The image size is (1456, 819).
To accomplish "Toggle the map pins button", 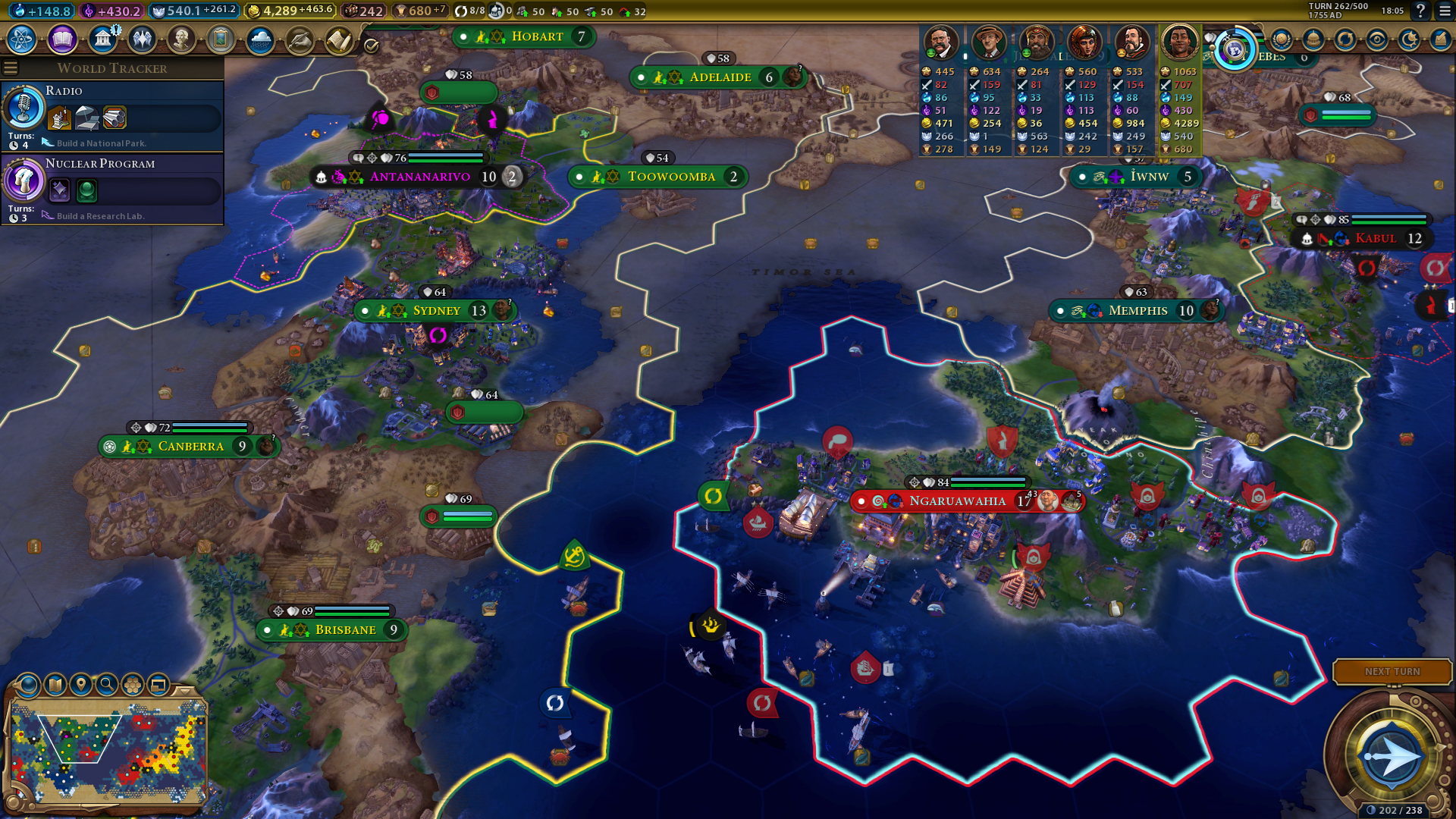I will [80, 685].
